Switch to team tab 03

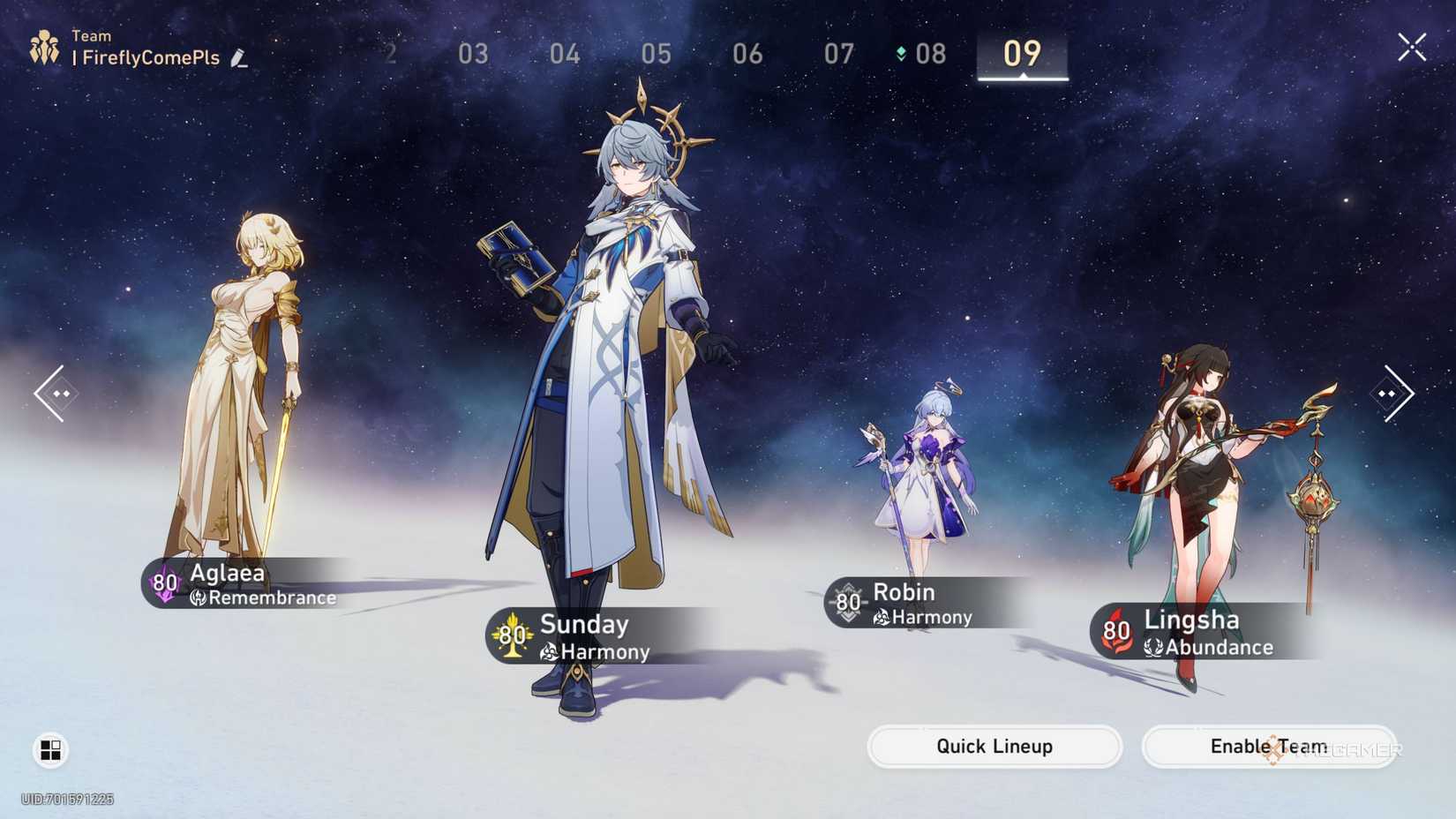point(473,54)
